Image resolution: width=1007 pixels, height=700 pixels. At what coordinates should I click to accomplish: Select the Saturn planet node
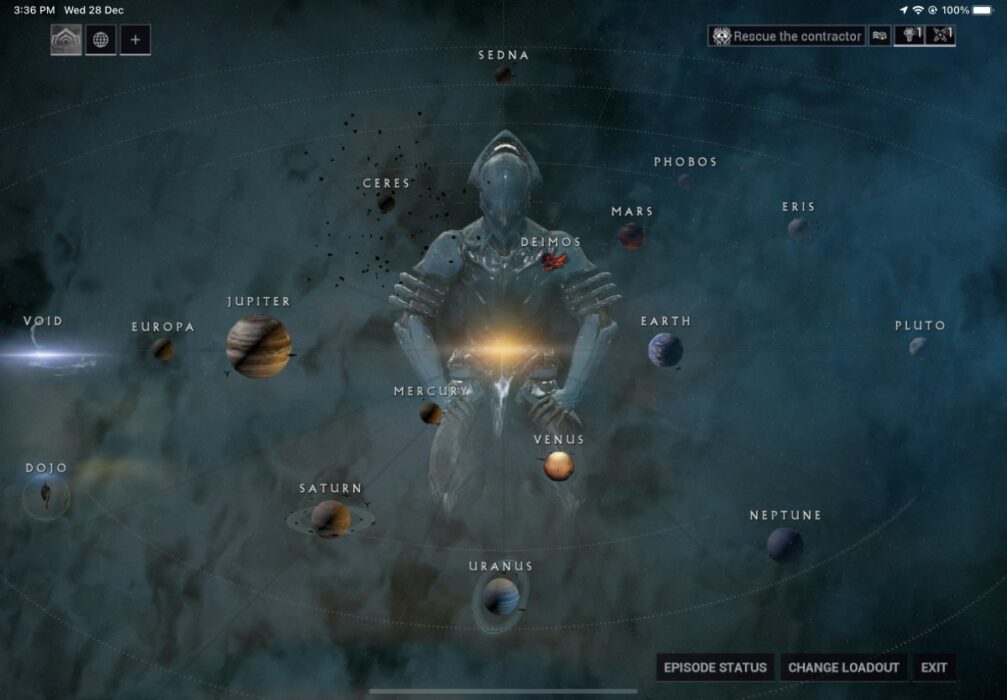[x=330, y=518]
